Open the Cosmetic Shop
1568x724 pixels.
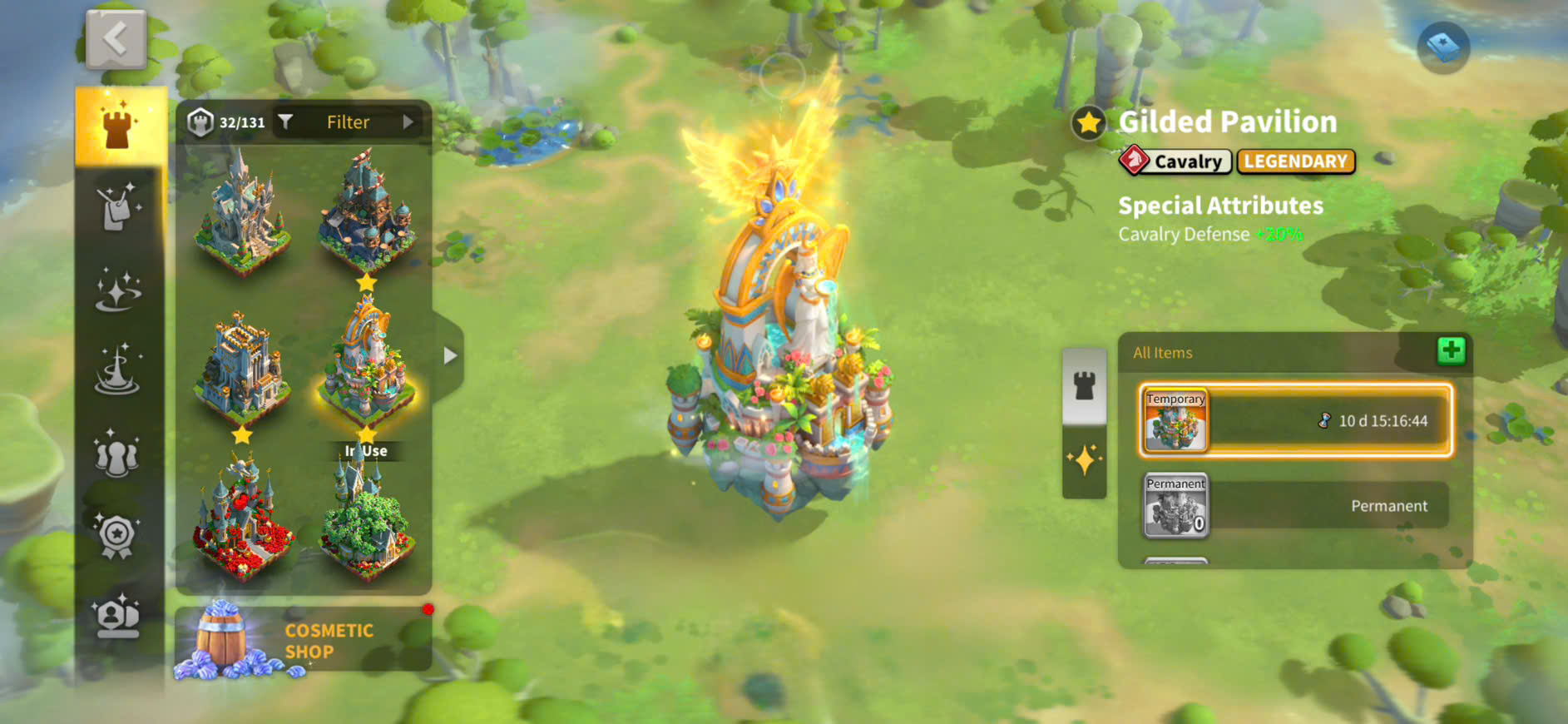304,640
